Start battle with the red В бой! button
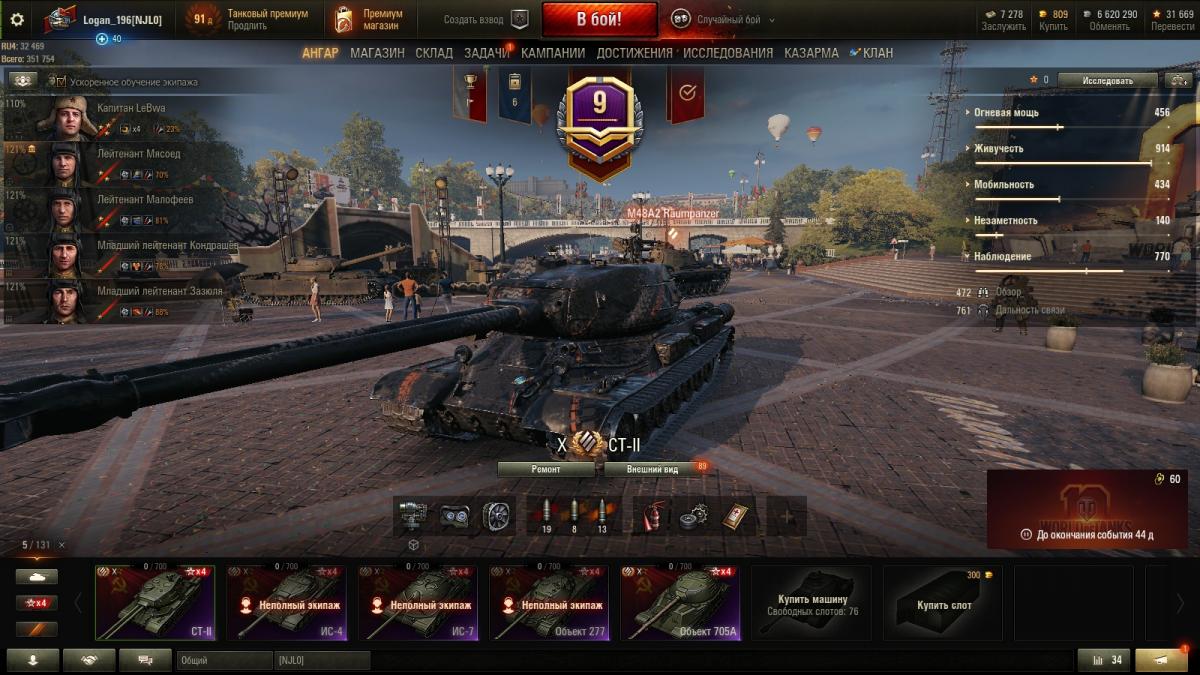The image size is (1200, 675). (x=599, y=19)
